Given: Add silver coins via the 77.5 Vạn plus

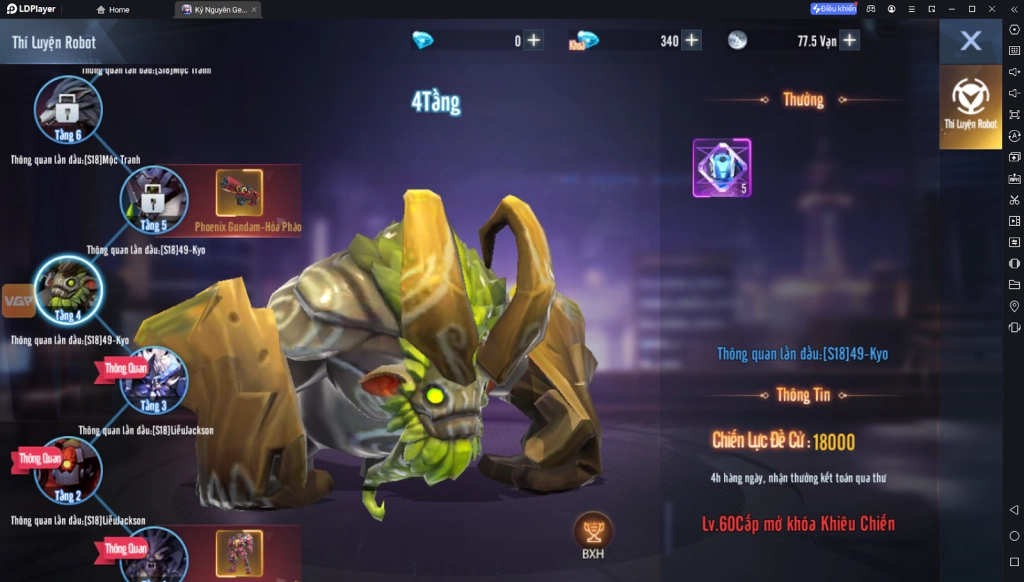Looking at the screenshot, I should (x=849, y=41).
